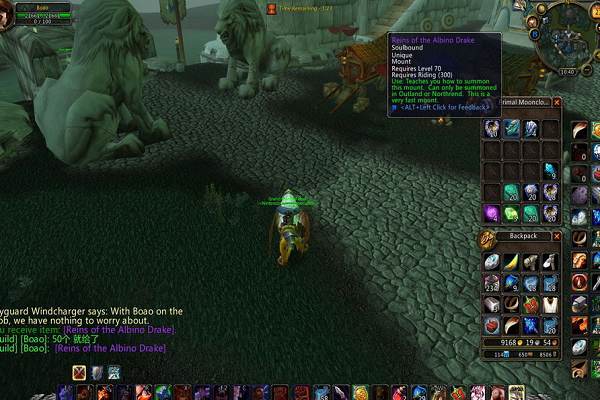Select the glowing purple orb item
The height and width of the screenshot is (400, 600).
492,212
